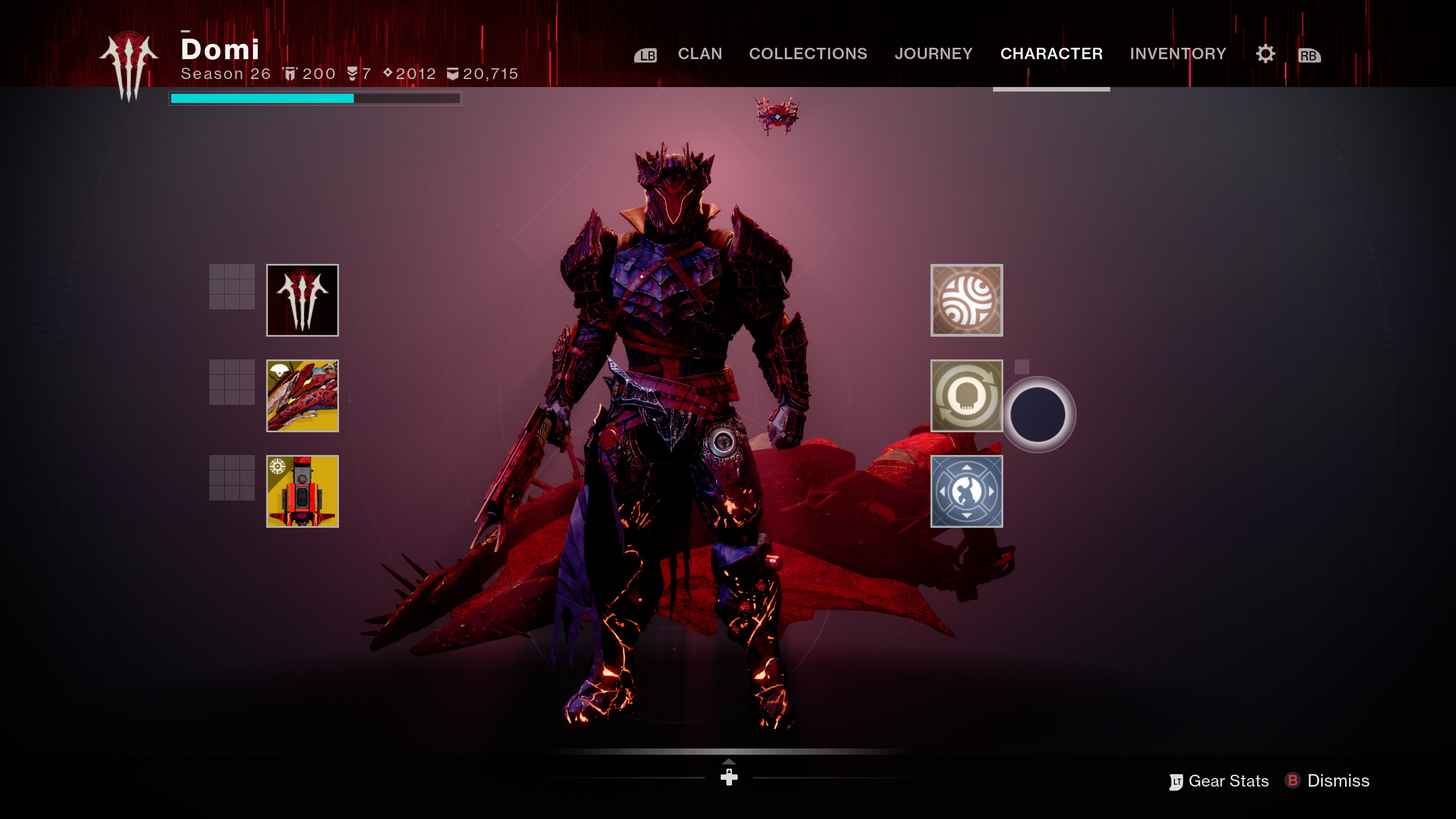Open the blue emote wheel slot

coord(966,491)
